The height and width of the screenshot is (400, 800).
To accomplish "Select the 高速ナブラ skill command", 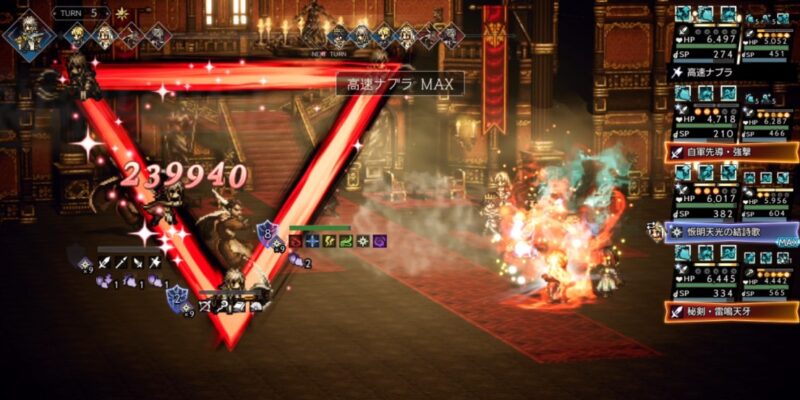I will point(732,73).
